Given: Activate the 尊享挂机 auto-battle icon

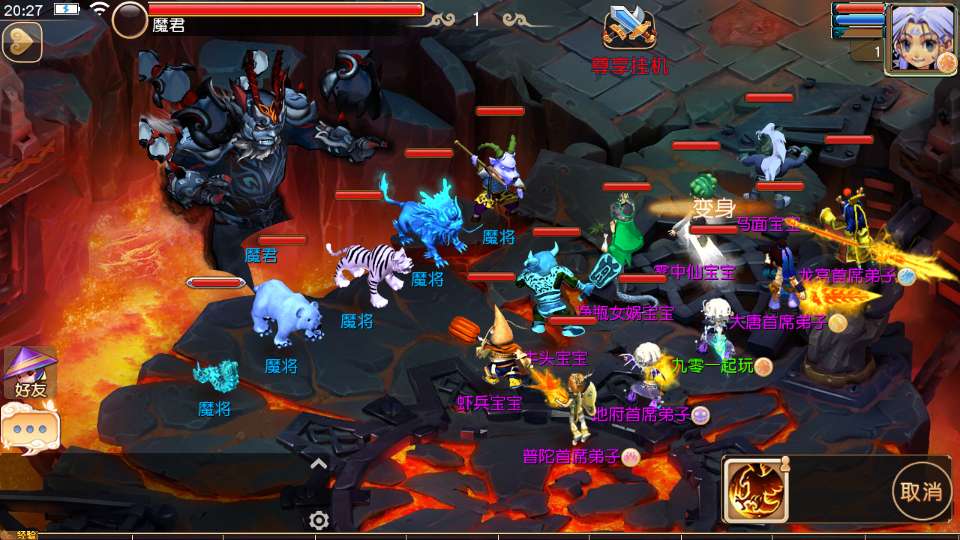Looking at the screenshot, I should click(x=629, y=30).
